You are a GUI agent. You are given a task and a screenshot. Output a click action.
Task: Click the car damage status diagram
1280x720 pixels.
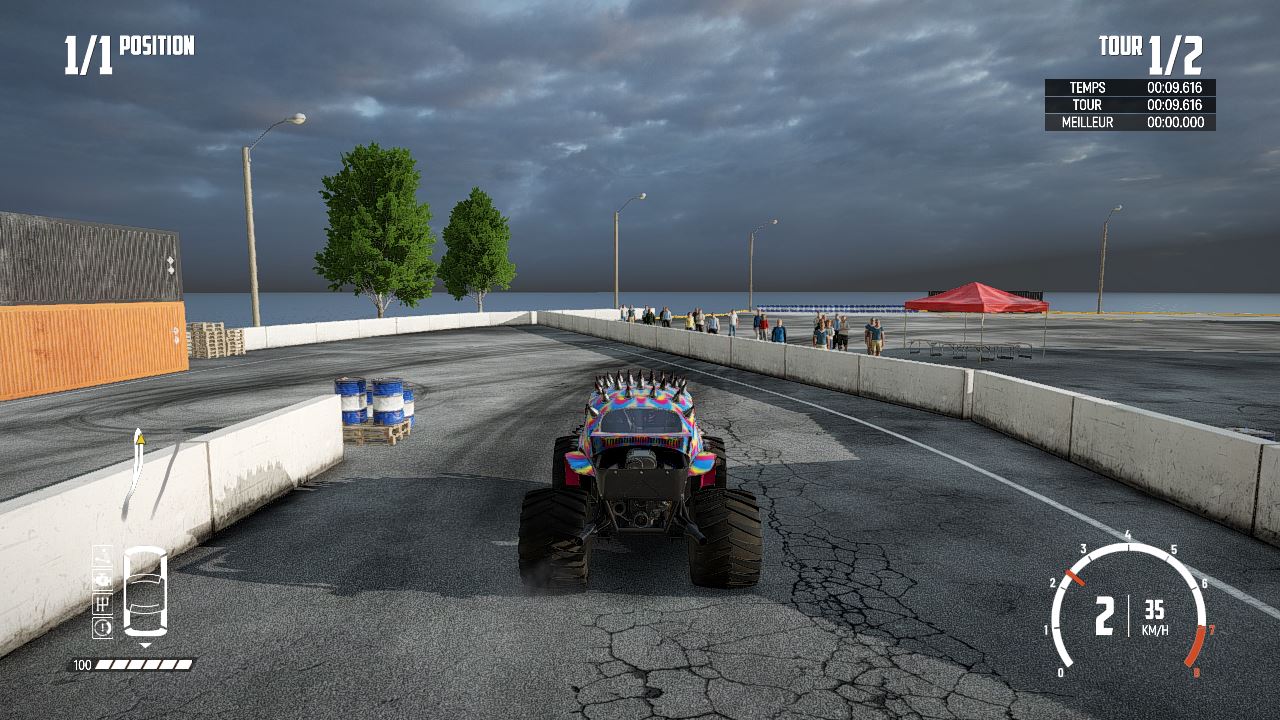point(145,593)
